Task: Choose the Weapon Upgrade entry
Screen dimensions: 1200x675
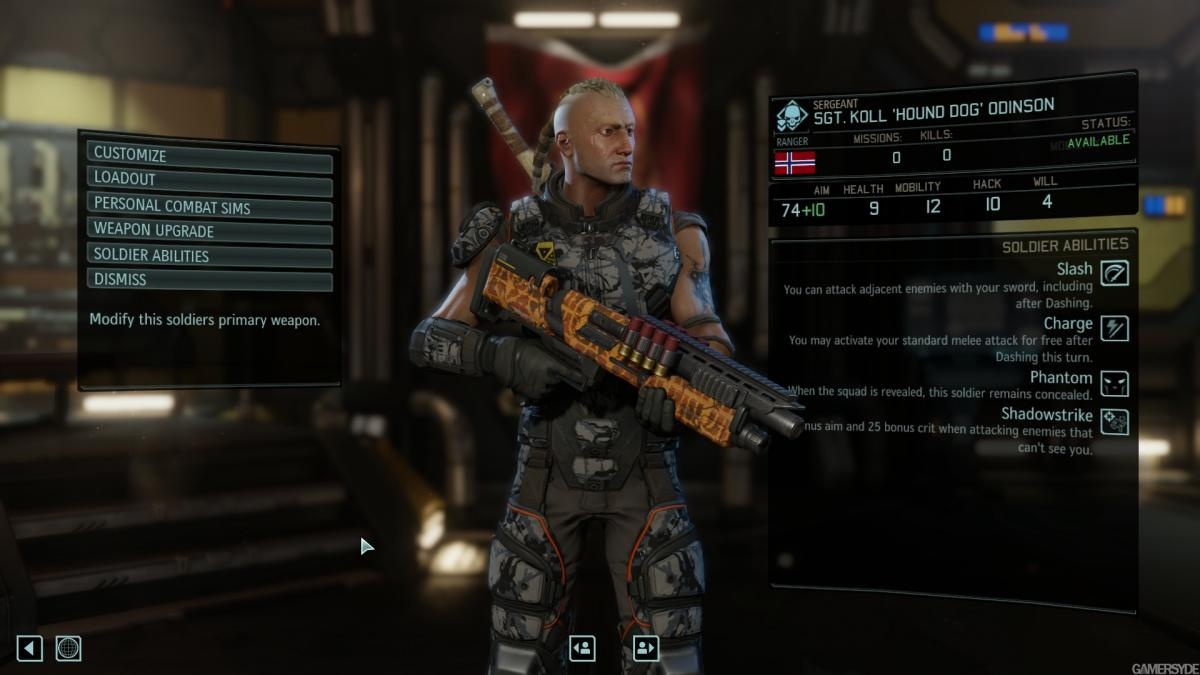Action: [209, 231]
